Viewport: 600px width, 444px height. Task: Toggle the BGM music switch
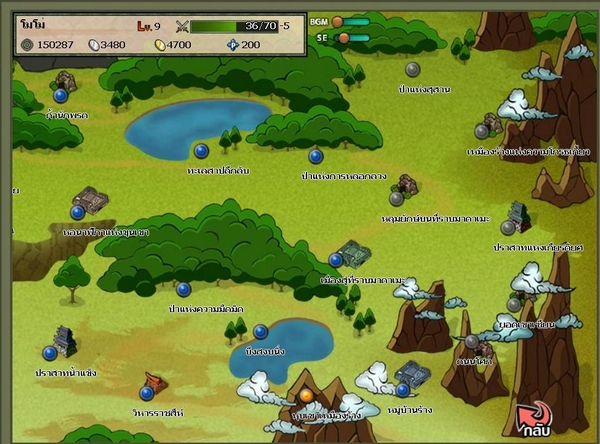(x=338, y=21)
